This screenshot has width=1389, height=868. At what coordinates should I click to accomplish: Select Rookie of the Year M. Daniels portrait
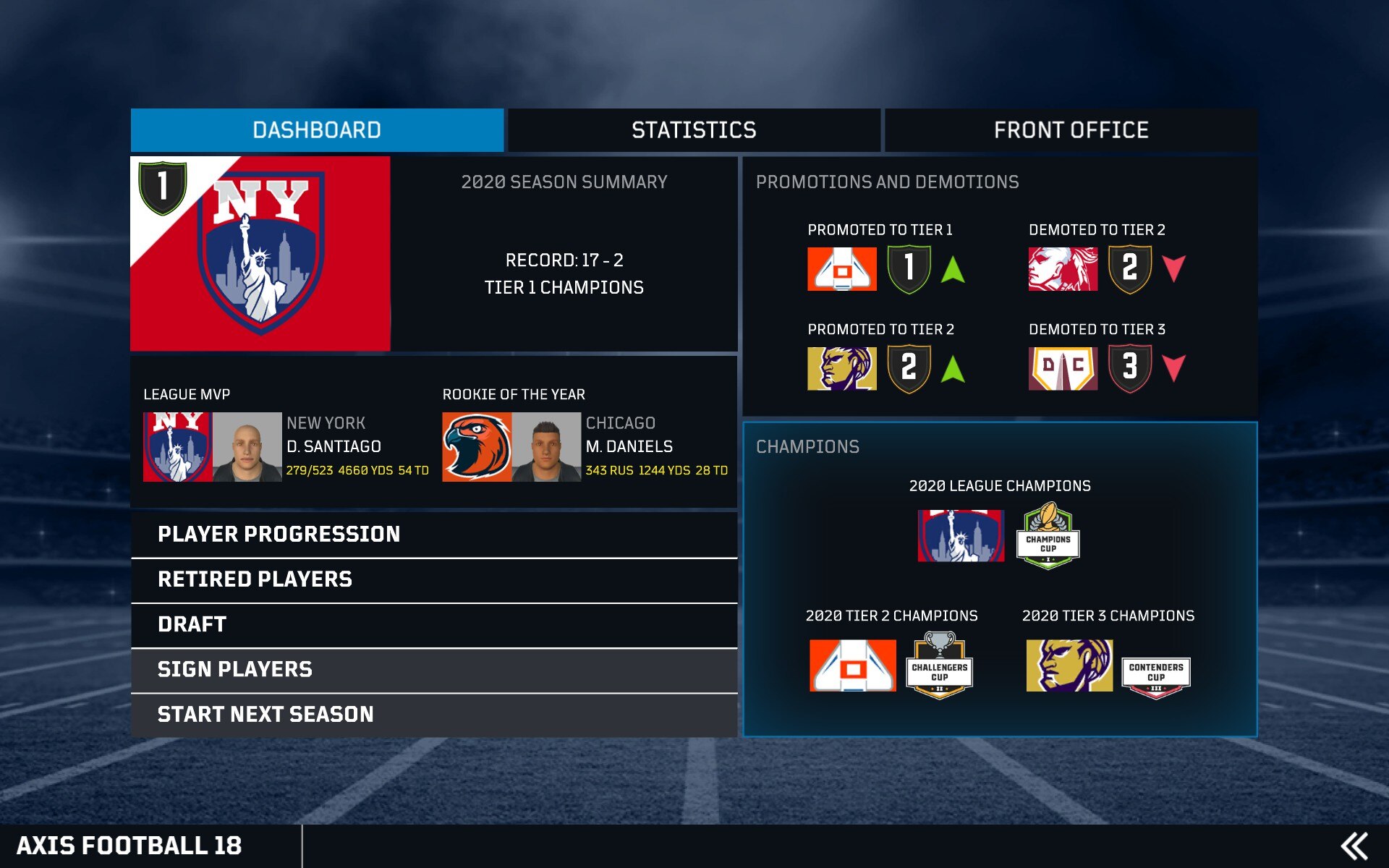click(546, 447)
